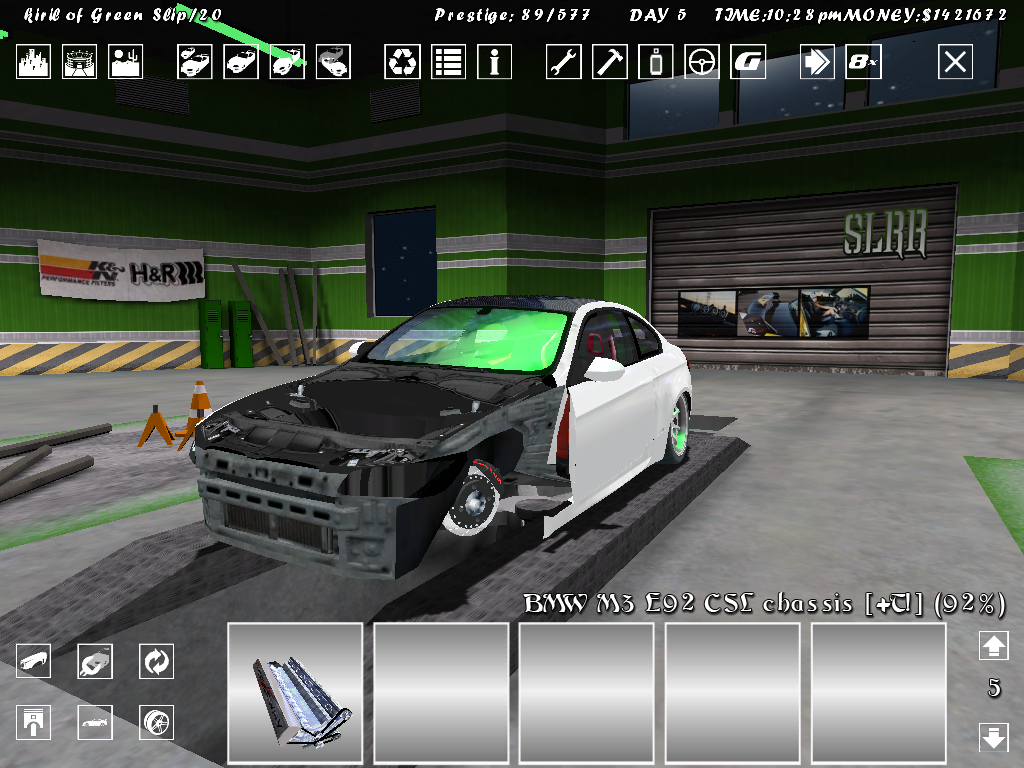
Task: Pick the spray paint can tool
Action: (x=655, y=62)
